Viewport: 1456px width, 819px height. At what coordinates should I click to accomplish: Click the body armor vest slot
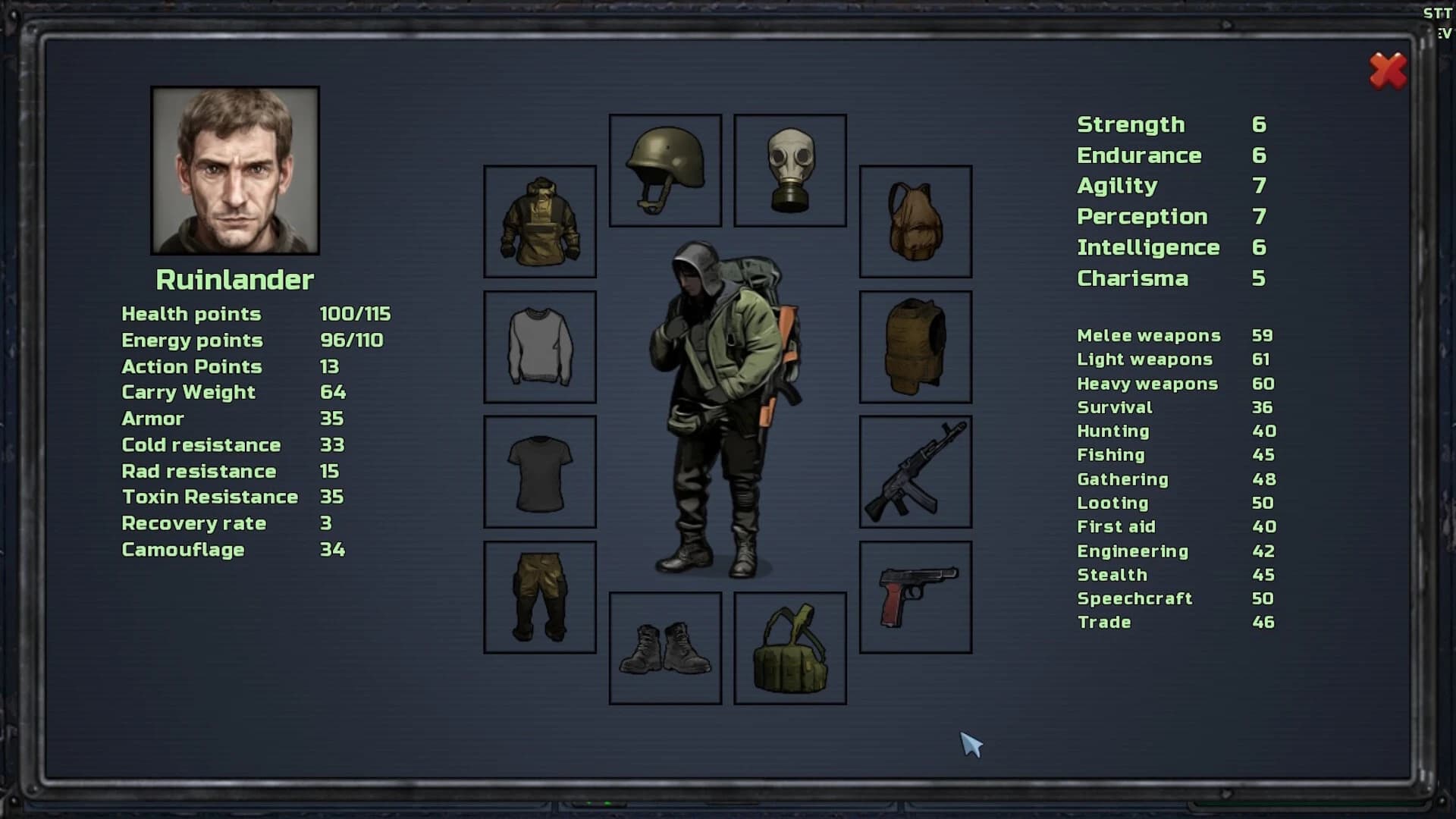coord(916,346)
